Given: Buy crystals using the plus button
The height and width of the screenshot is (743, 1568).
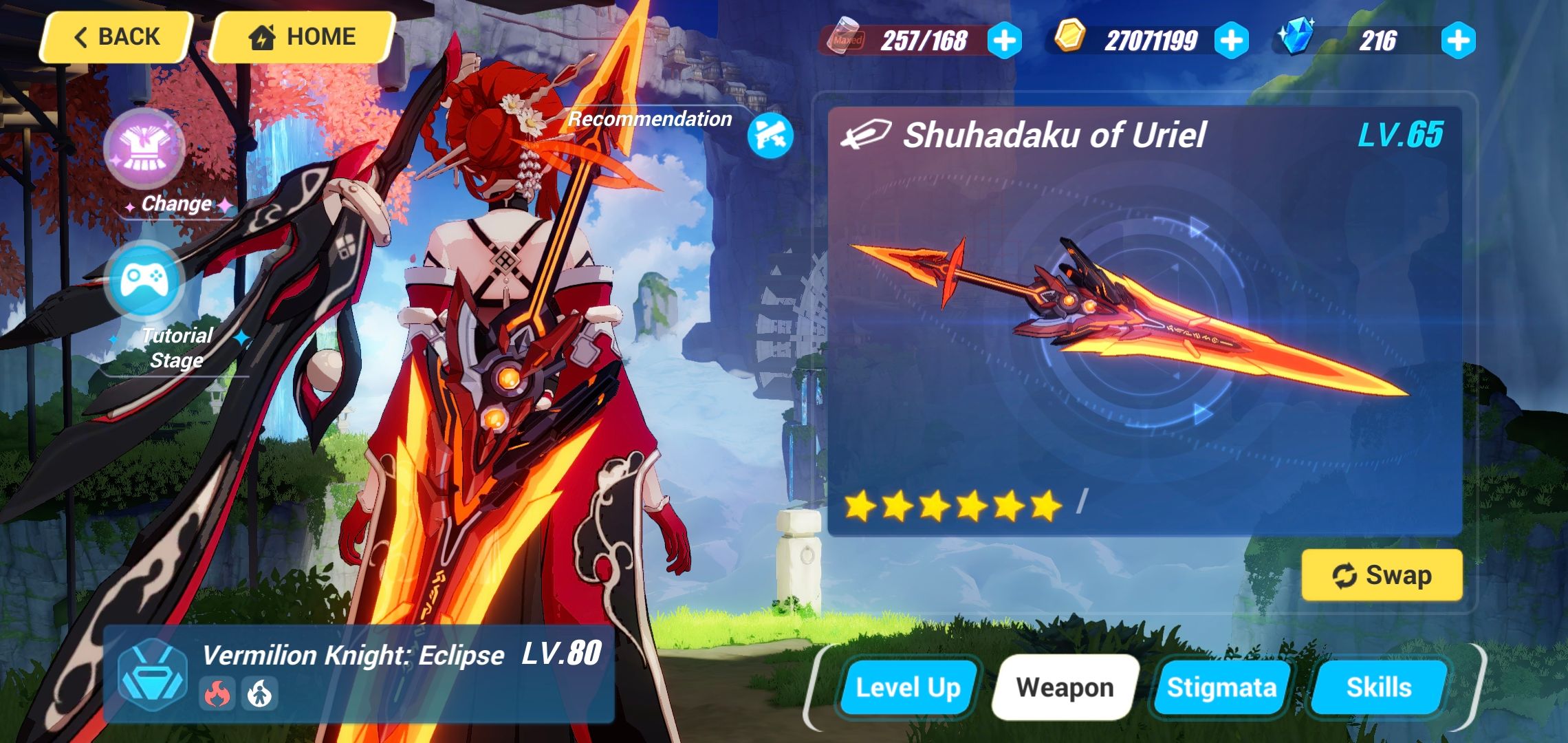Looking at the screenshot, I should [x=1459, y=39].
